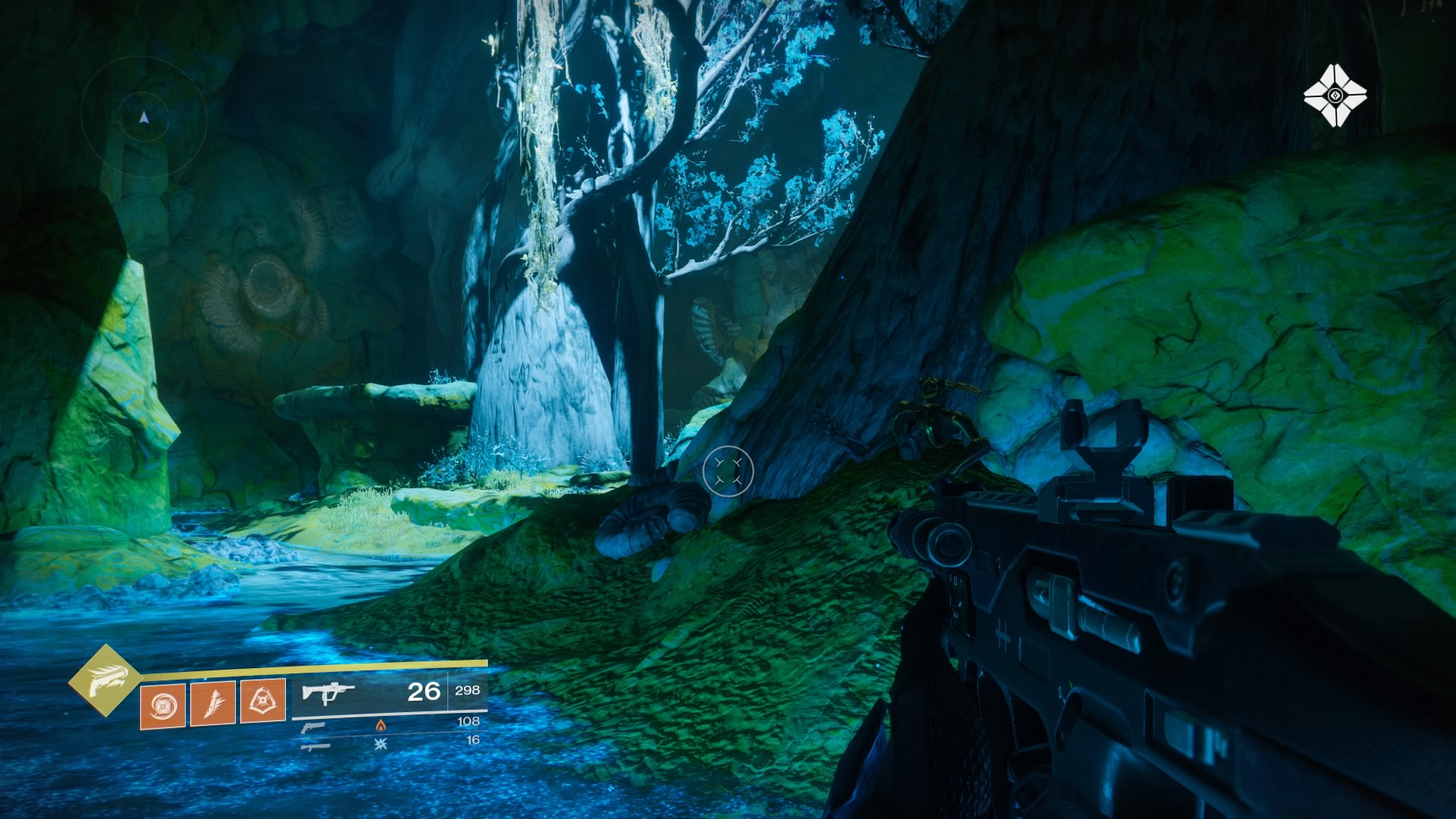
Task: Activate the Golden Gun super icon
Action: pyautogui.click(x=105, y=680)
